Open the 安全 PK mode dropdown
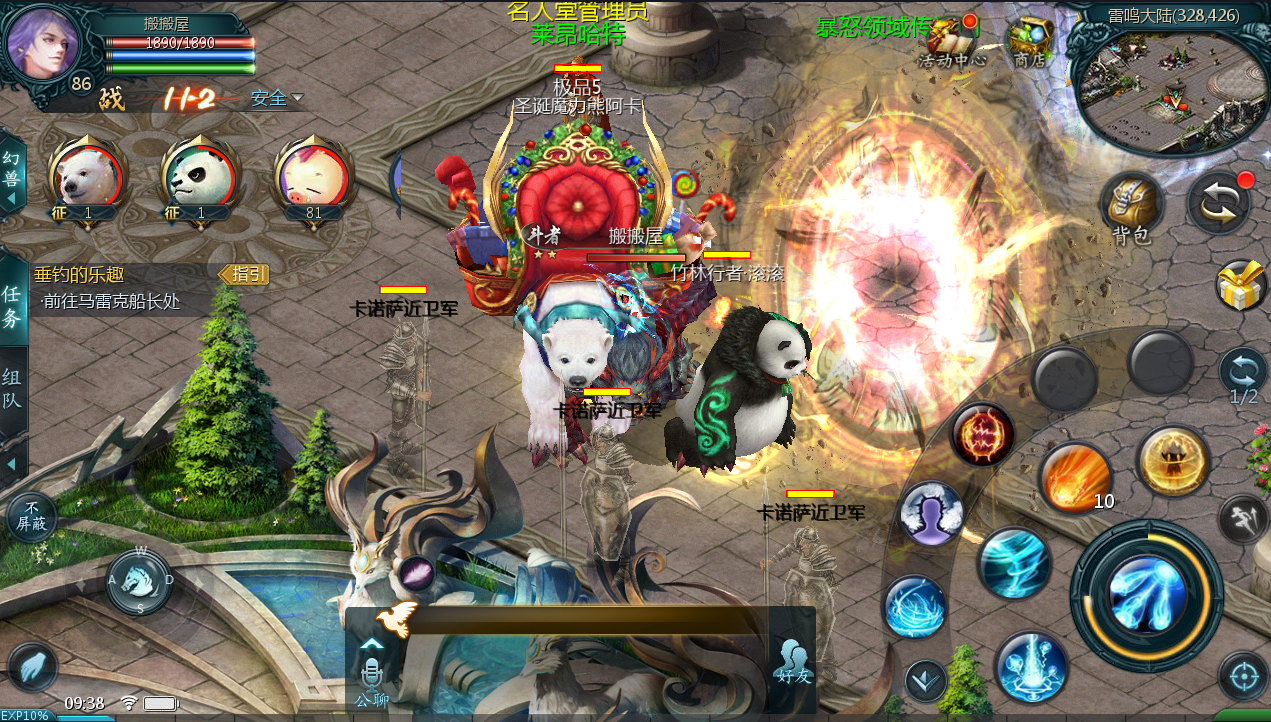The width and height of the screenshot is (1271, 722). coord(277,98)
